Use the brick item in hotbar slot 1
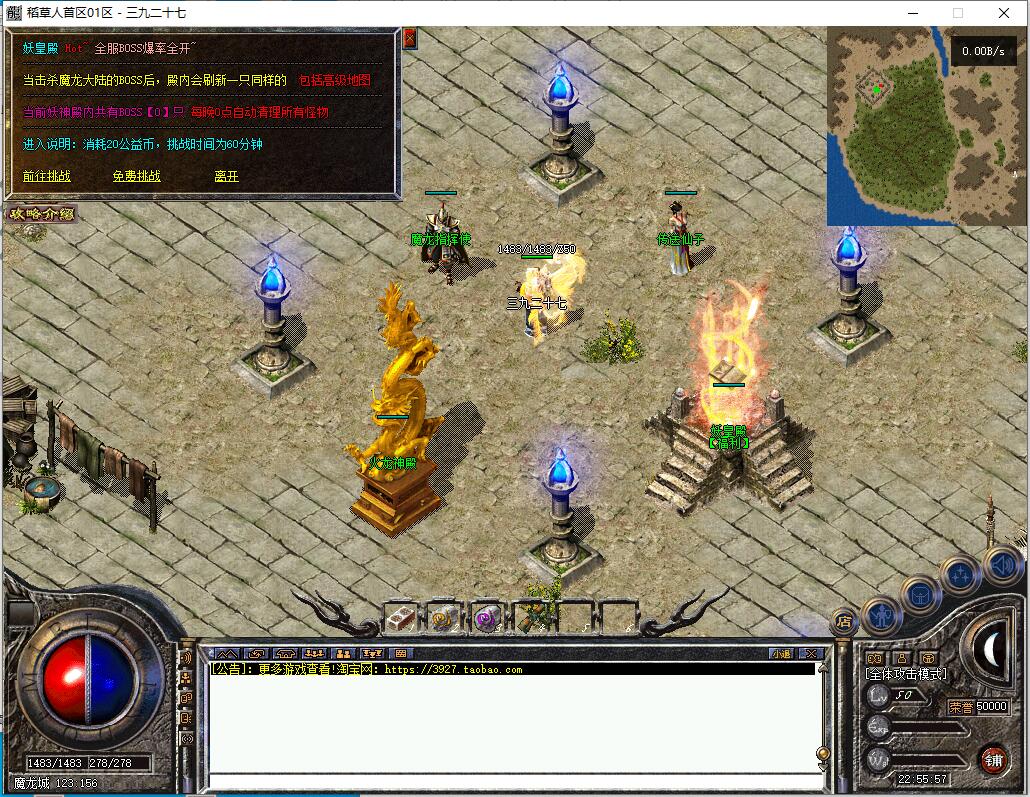This screenshot has height=797, width=1030. pyautogui.click(x=401, y=618)
